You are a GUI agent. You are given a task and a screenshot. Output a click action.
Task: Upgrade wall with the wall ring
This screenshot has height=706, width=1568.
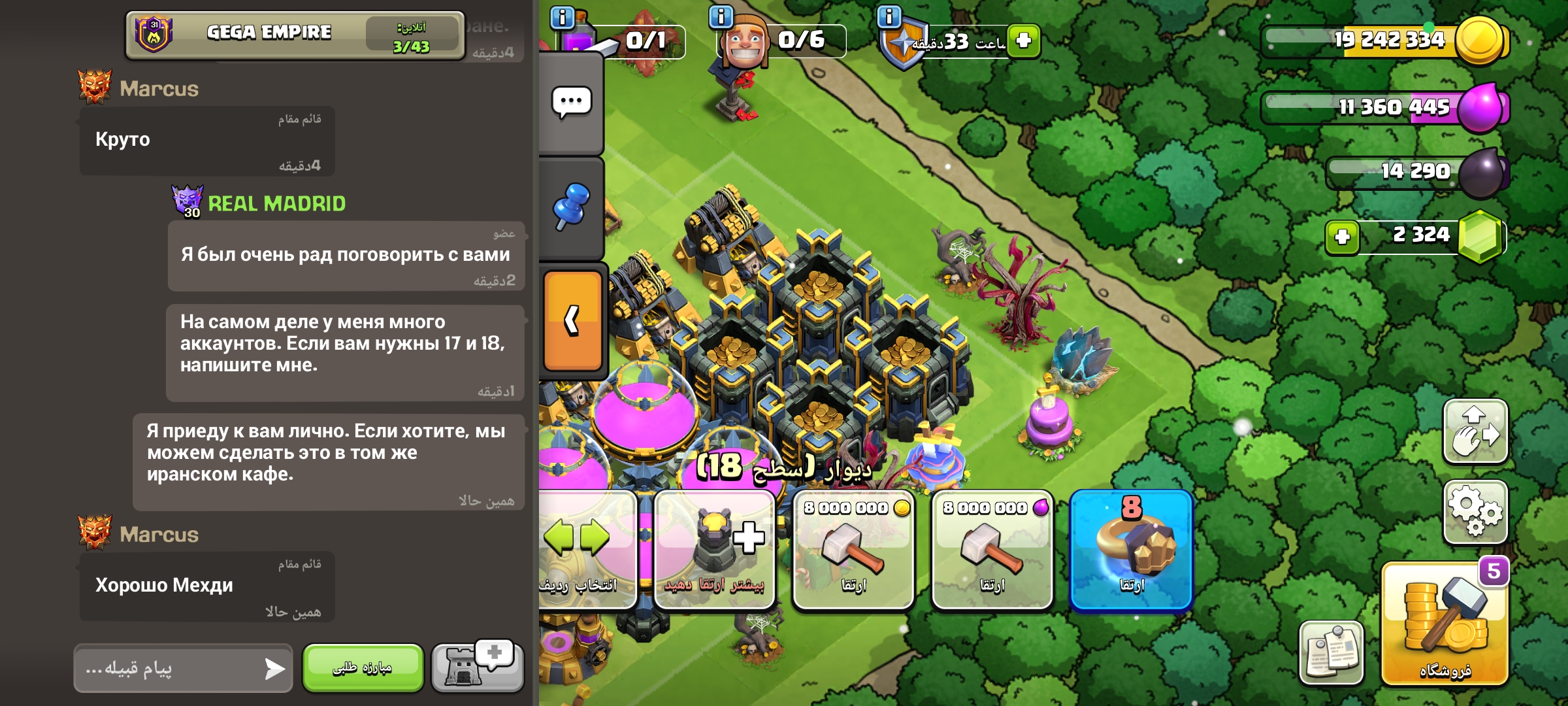click(x=1132, y=550)
